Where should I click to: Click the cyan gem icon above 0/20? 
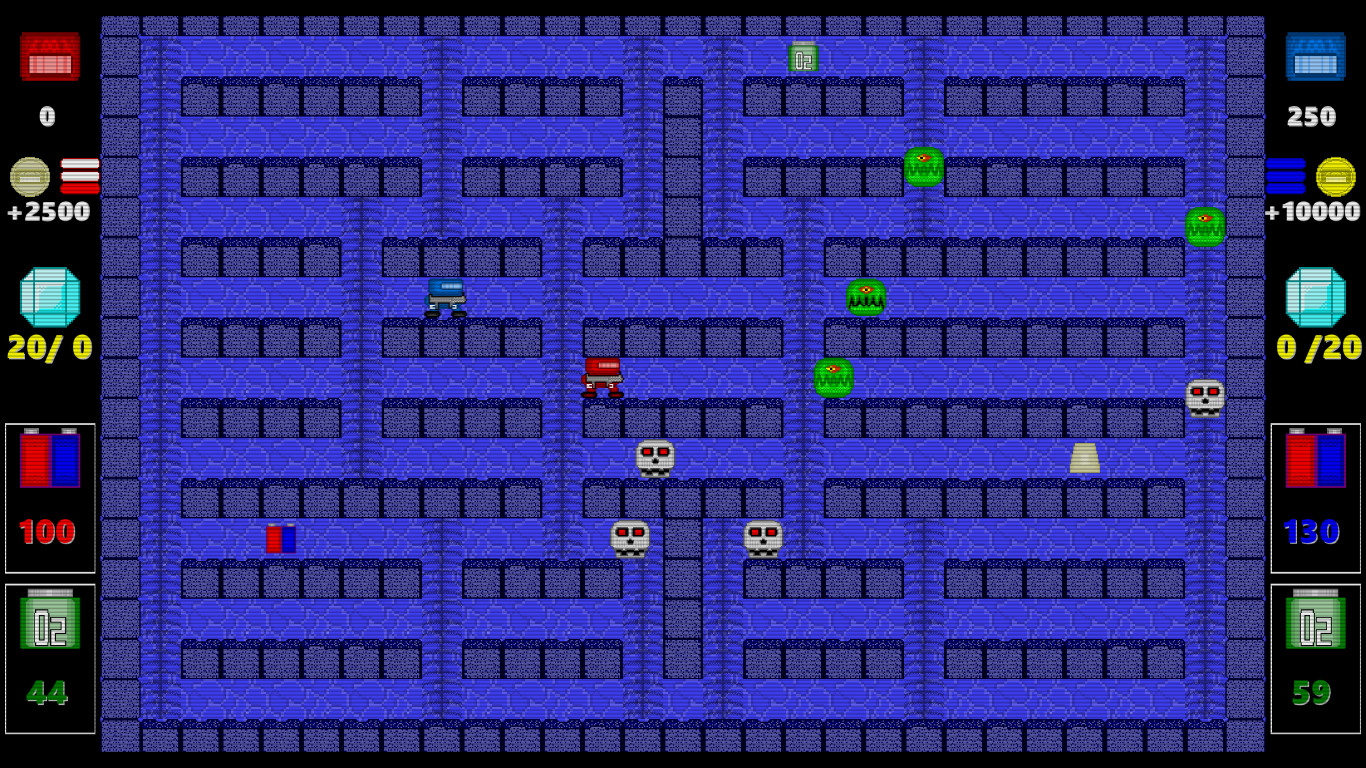[1316, 295]
